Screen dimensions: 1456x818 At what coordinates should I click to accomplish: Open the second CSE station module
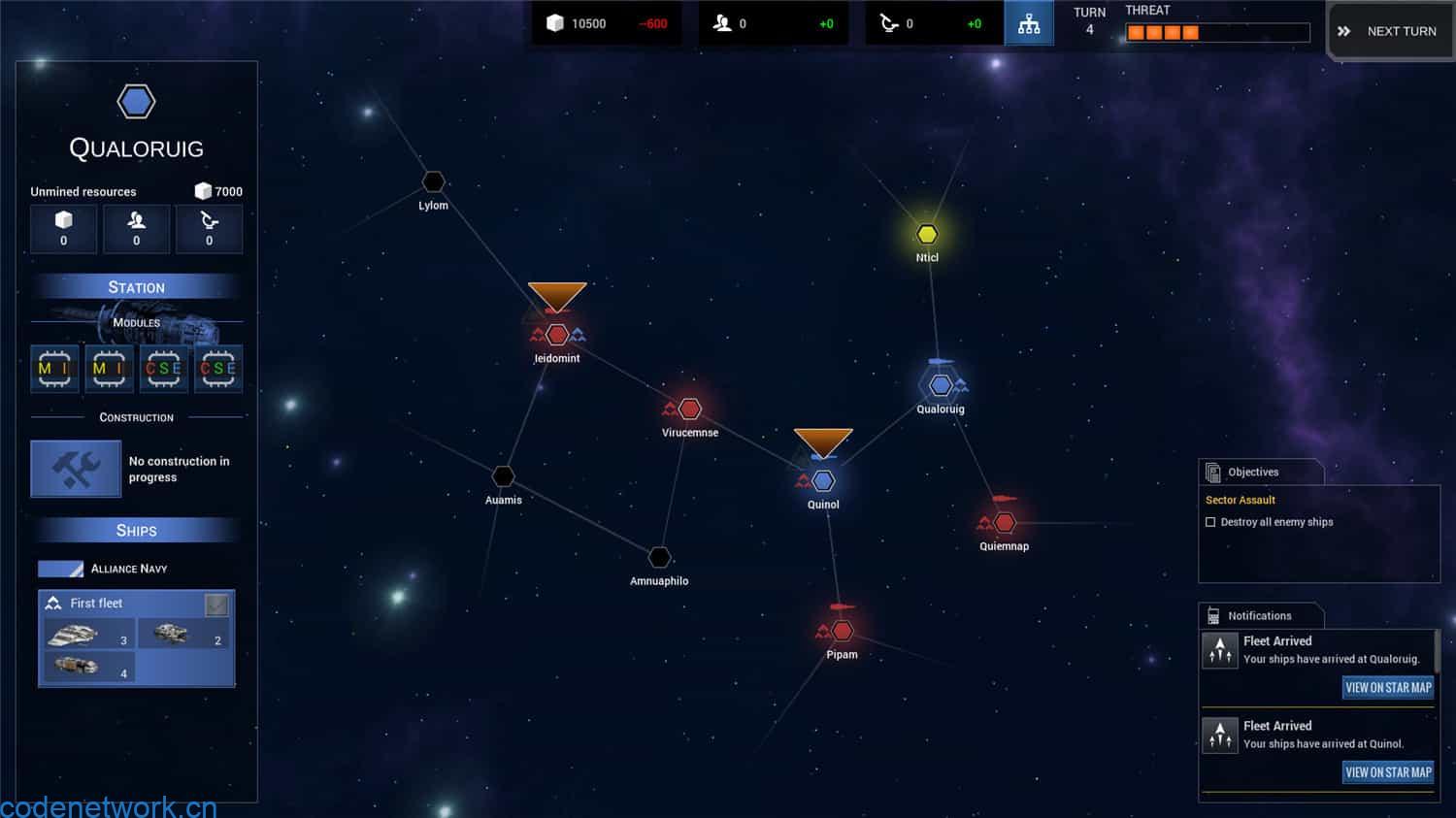pyautogui.click(x=218, y=369)
